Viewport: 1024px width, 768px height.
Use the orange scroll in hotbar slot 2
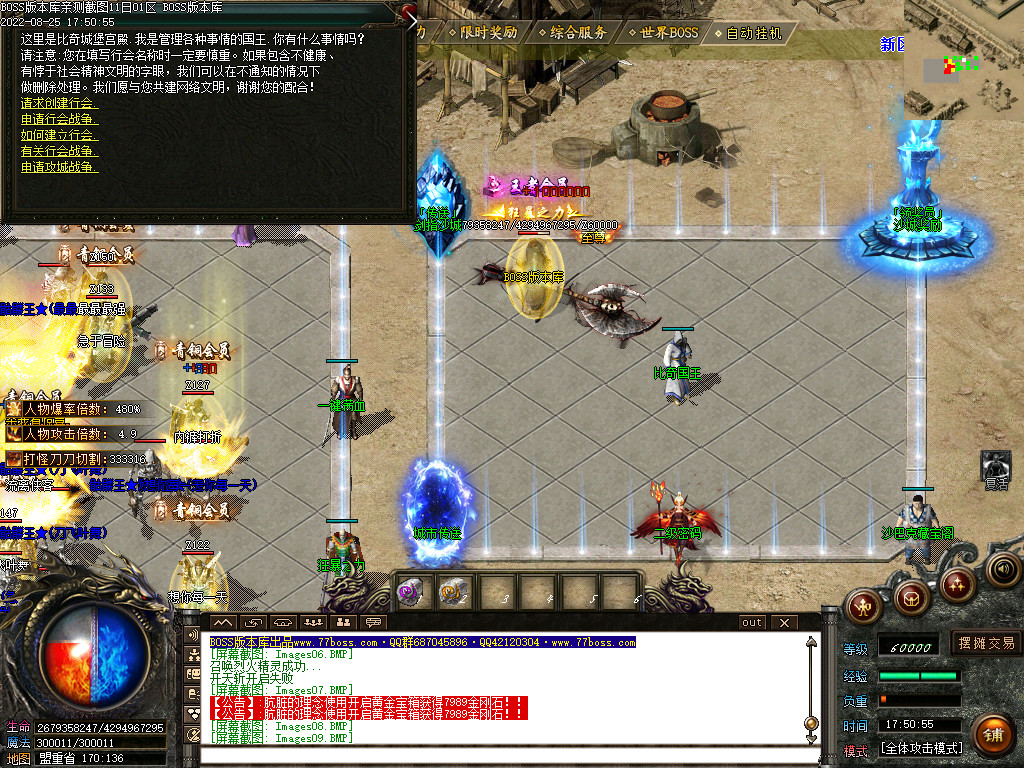[454, 591]
